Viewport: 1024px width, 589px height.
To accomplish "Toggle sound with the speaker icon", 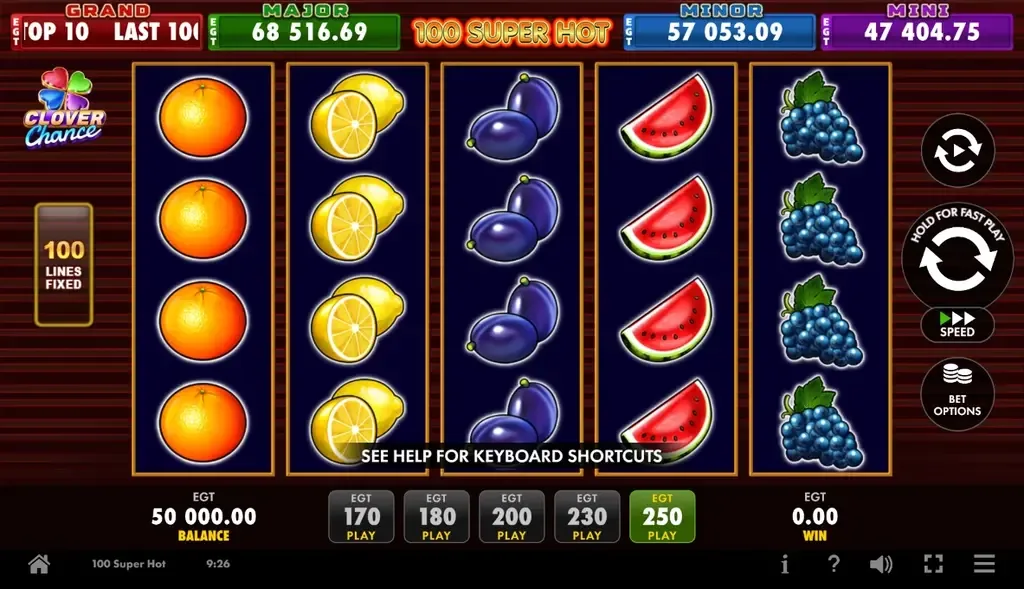I will click(x=881, y=565).
